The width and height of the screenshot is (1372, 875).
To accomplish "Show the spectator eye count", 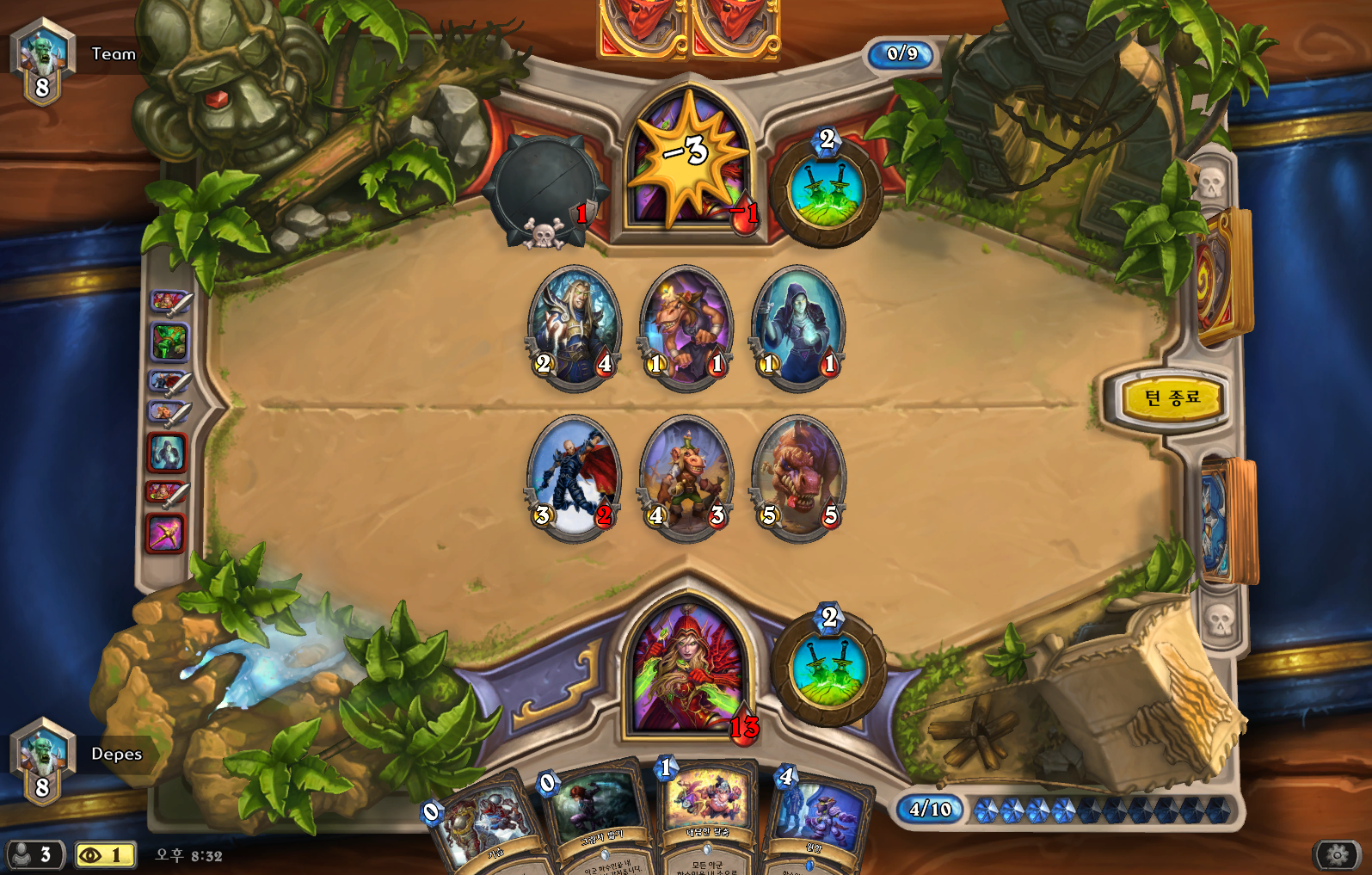I will coord(105,855).
